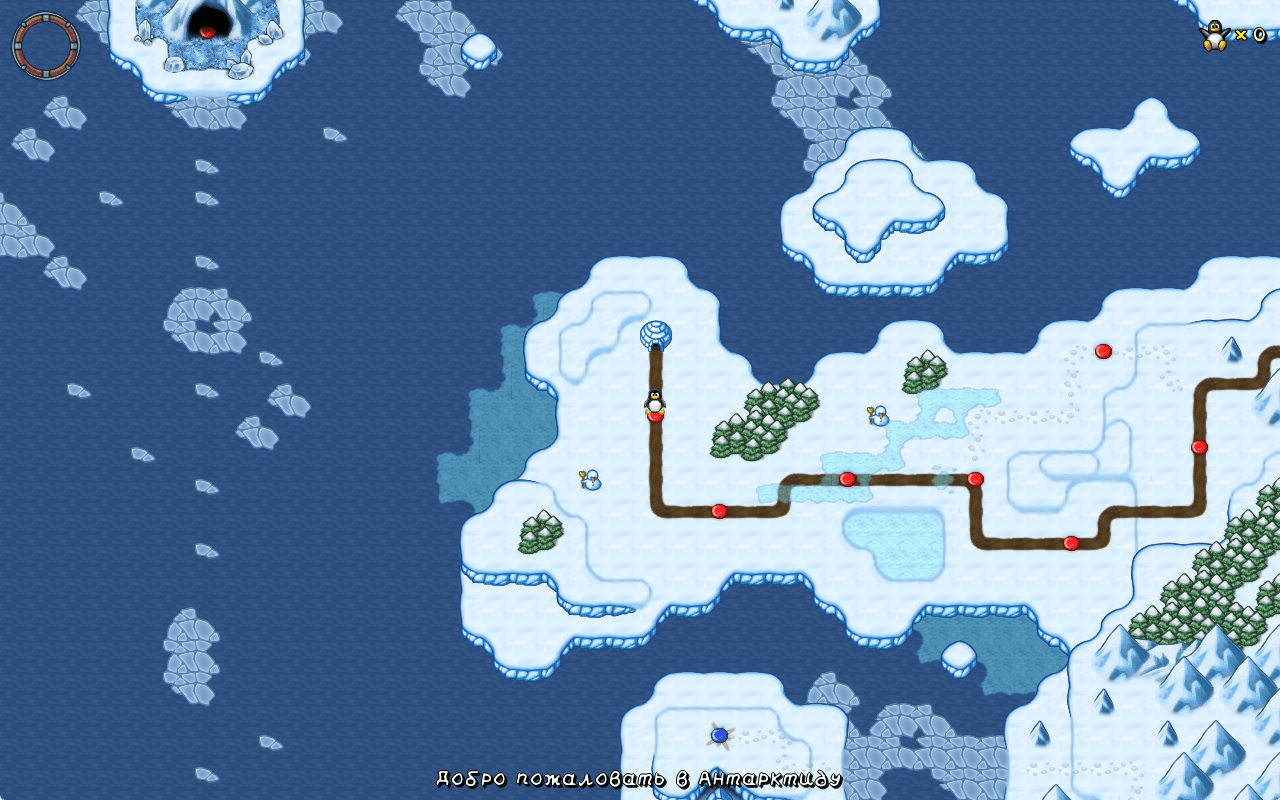The height and width of the screenshot is (800, 1280).
Task: Select the blue level marker
Action: click(719, 735)
